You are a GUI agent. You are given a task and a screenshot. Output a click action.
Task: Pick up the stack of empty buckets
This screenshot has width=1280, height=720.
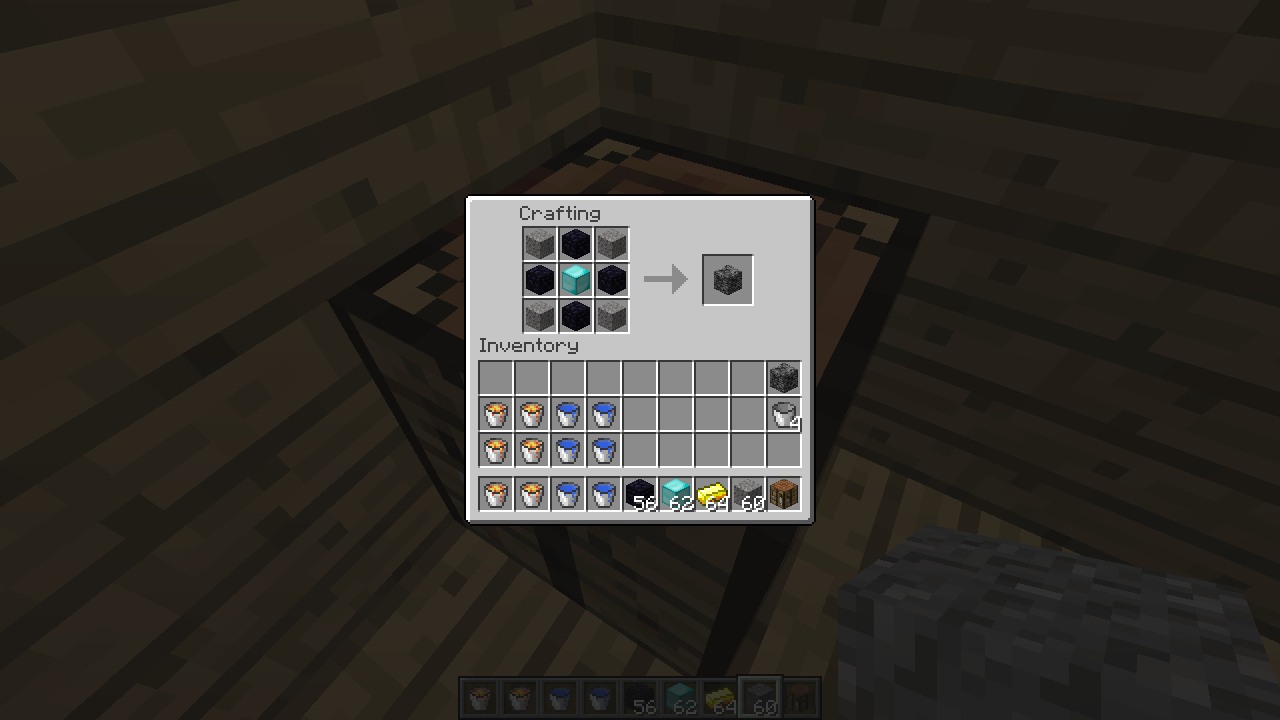784,414
